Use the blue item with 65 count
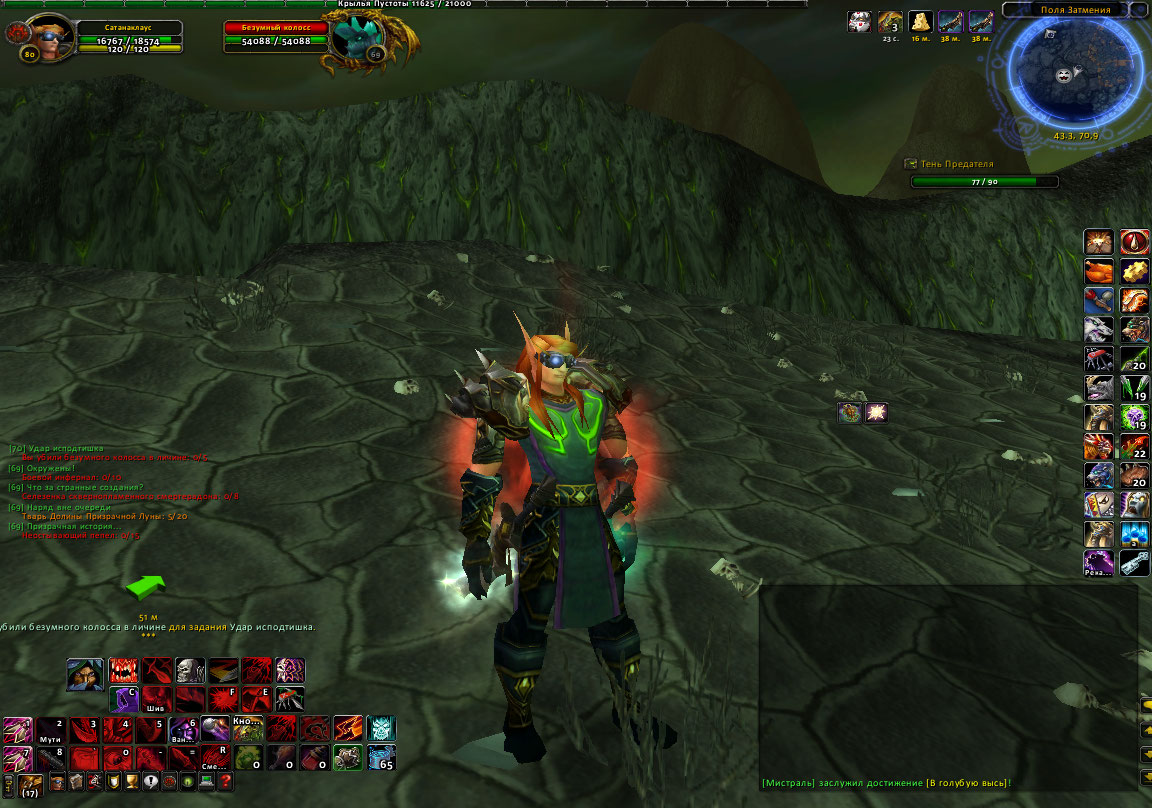 (381, 757)
